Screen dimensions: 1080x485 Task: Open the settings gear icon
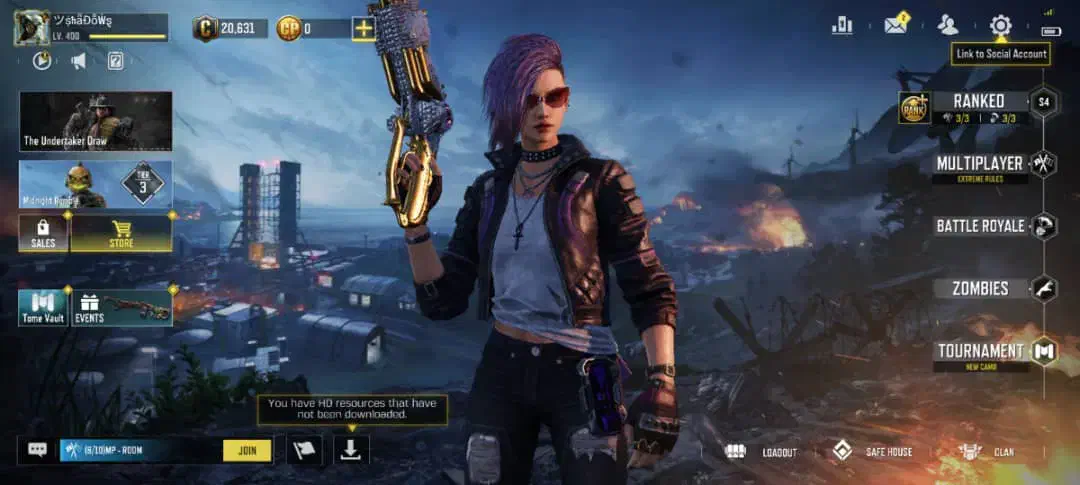click(x=1000, y=26)
